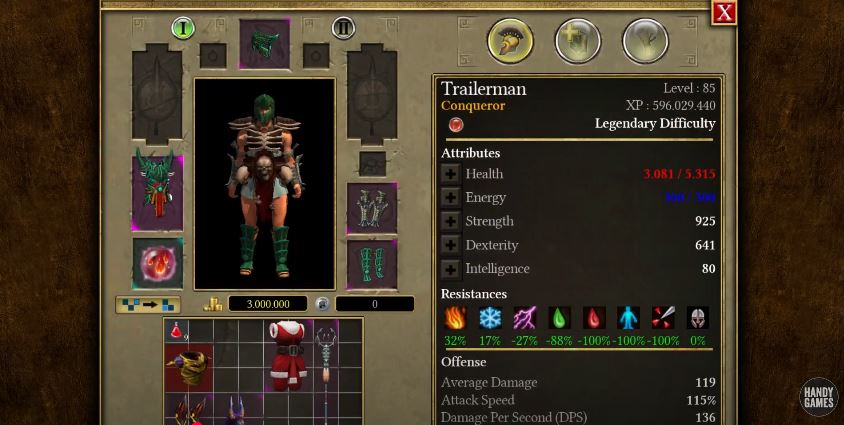Switch to weapon set I
844x425 pixels.
coord(182,28)
